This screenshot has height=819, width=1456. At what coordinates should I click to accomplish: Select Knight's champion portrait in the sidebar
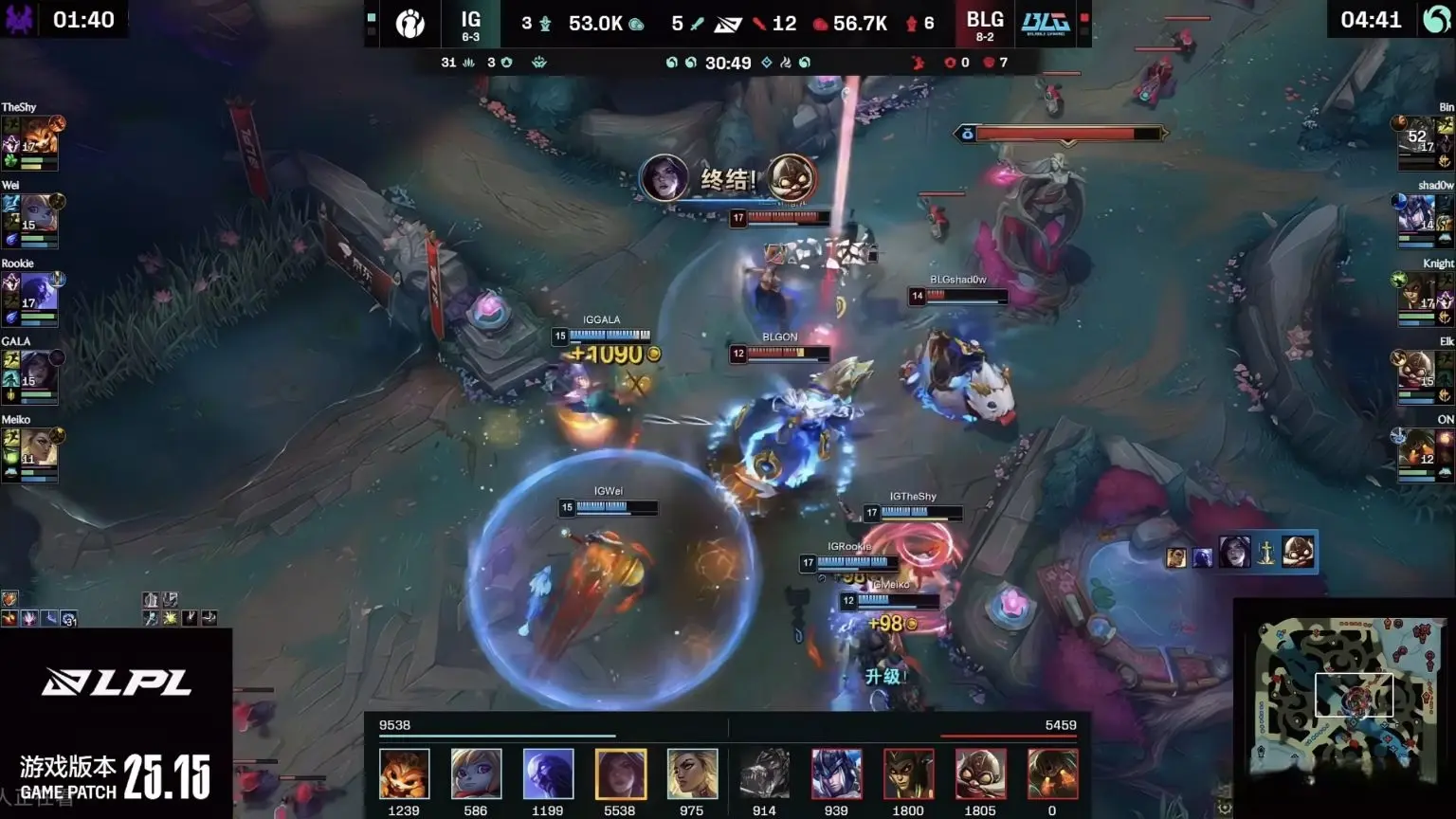tap(1418, 293)
